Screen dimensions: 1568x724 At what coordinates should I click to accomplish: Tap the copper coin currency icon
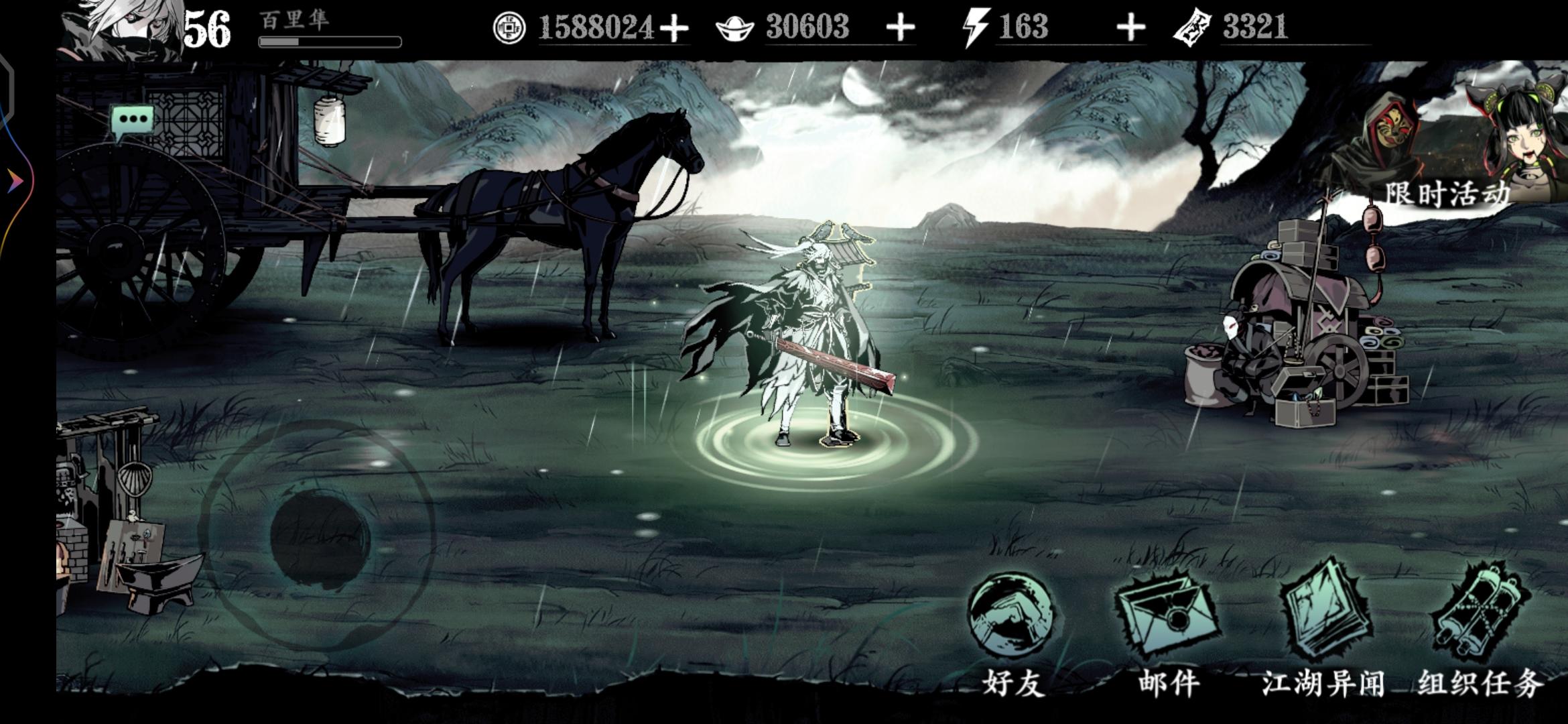pyautogui.click(x=509, y=28)
